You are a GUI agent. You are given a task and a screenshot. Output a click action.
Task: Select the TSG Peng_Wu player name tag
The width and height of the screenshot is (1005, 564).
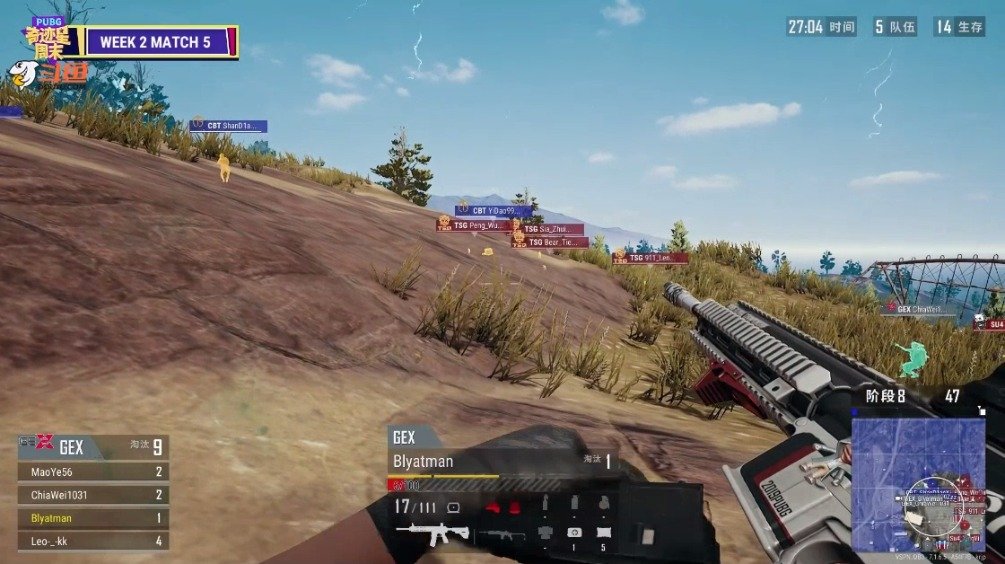pos(472,225)
